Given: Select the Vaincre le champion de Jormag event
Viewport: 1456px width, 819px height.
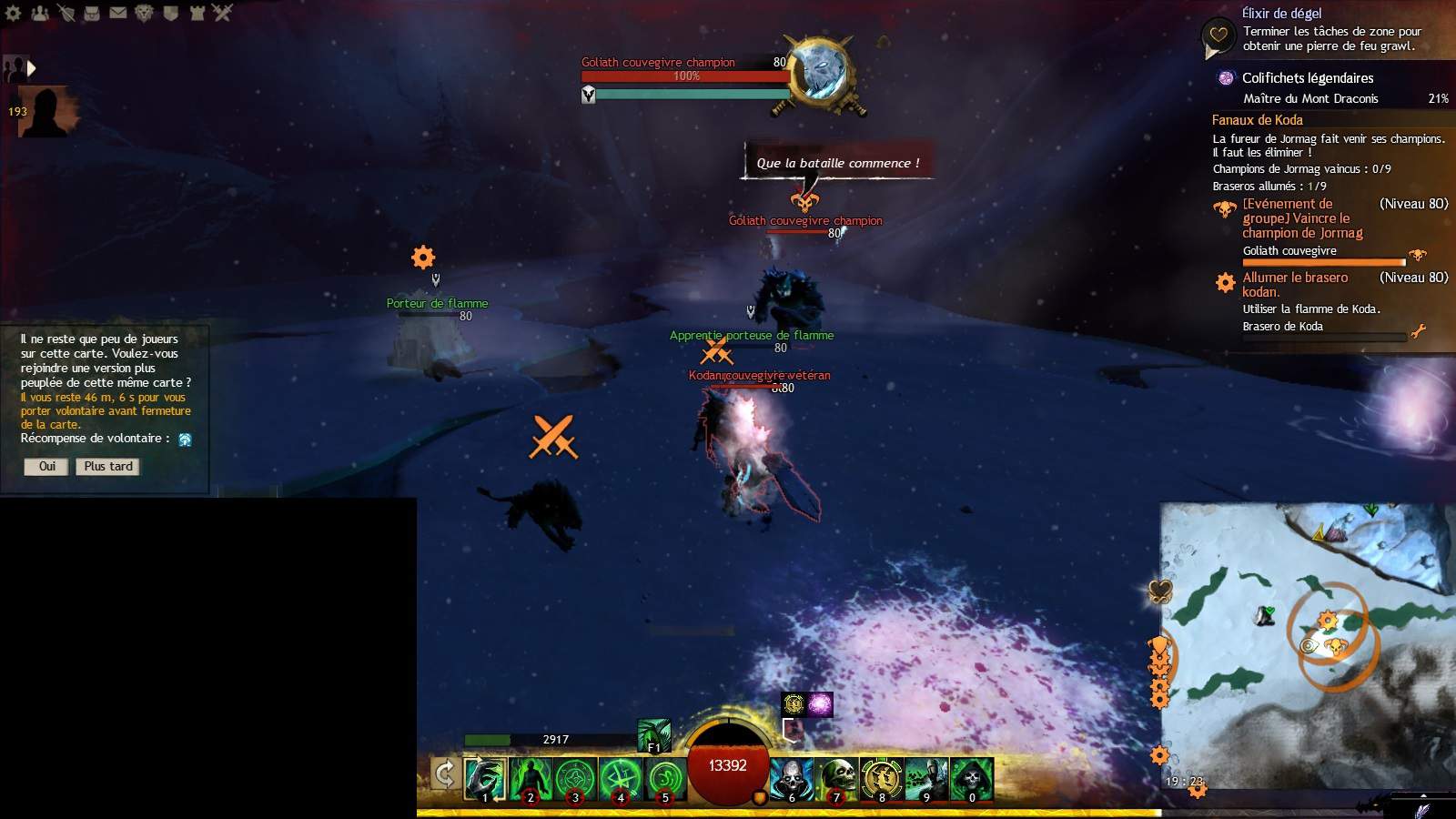Looking at the screenshot, I should tap(1302, 218).
